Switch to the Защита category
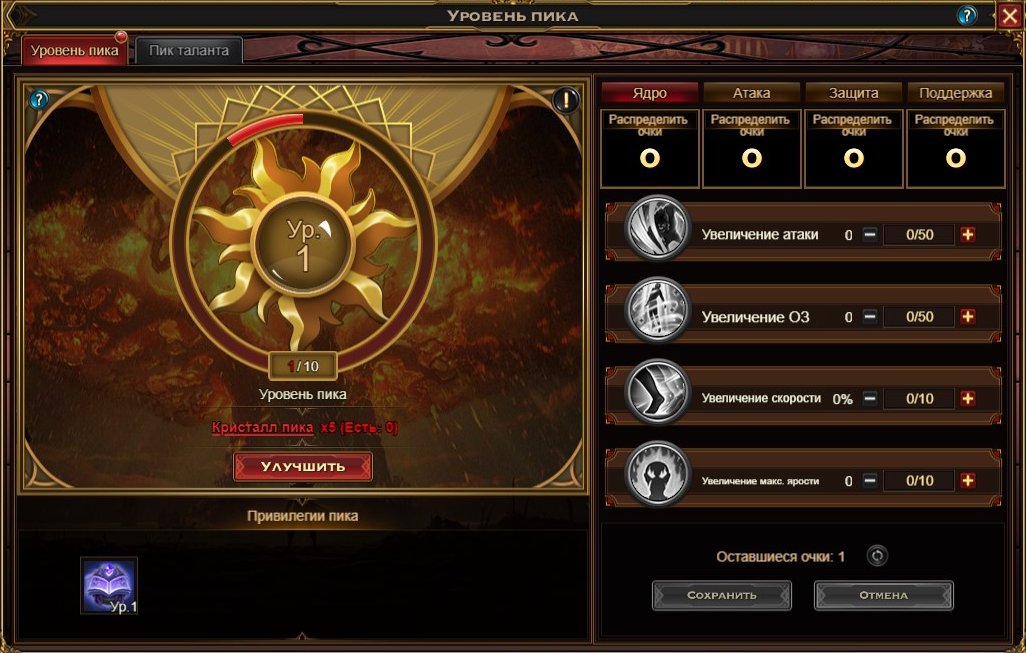 pos(853,93)
